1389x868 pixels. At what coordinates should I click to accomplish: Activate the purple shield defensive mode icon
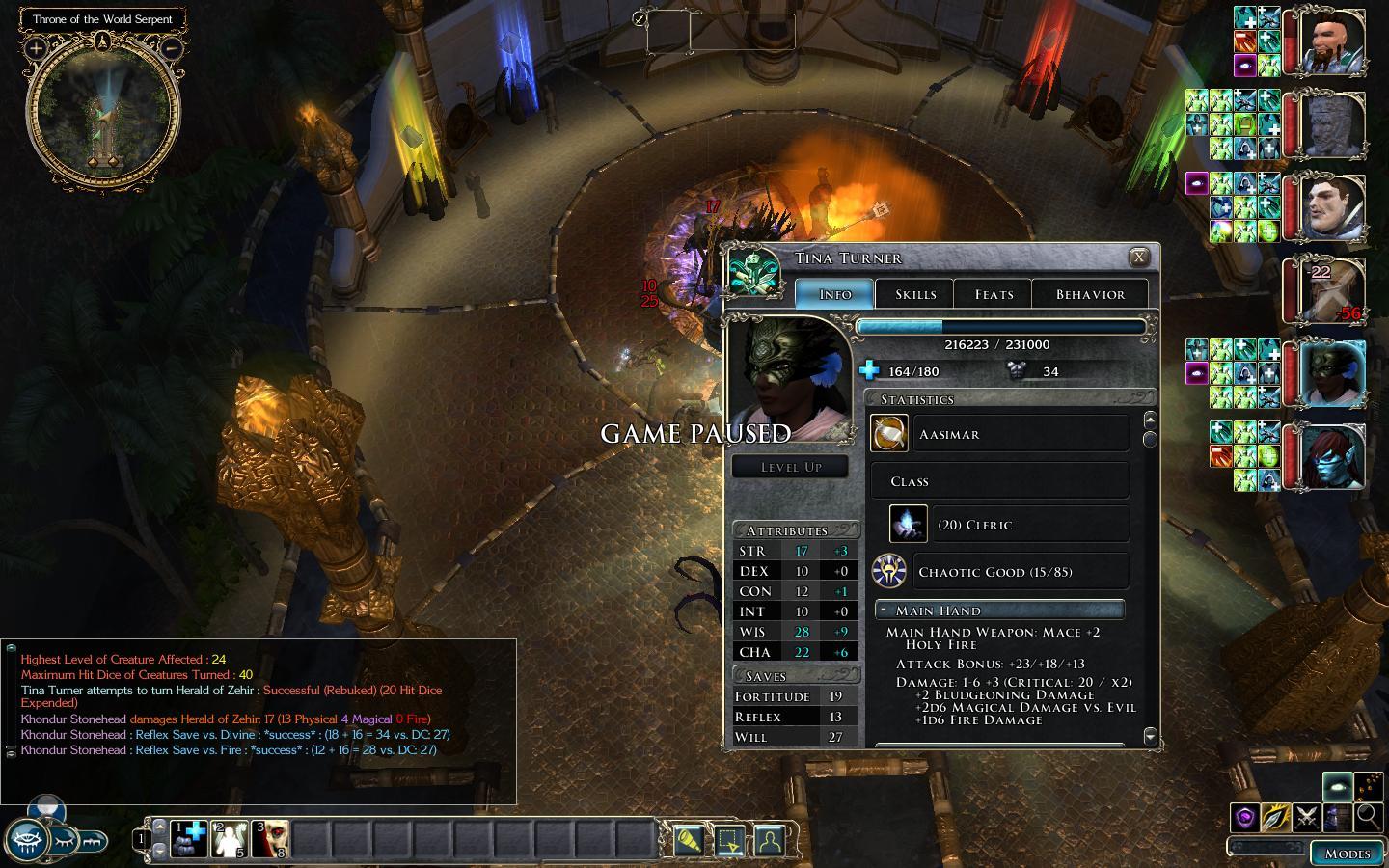[1244, 817]
